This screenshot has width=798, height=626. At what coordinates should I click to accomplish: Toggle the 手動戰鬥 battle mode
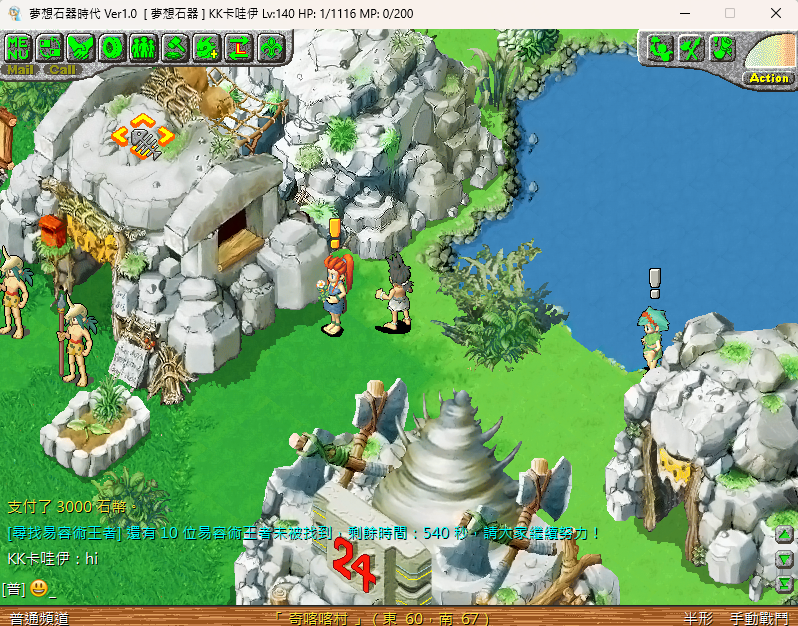tap(759, 618)
